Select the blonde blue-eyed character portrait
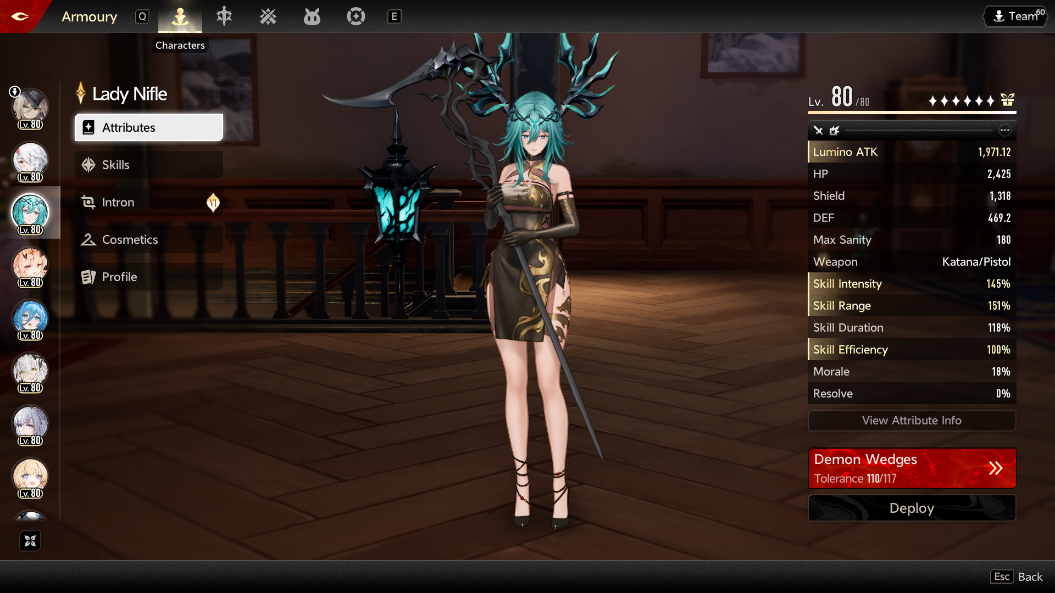 point(30,476)
